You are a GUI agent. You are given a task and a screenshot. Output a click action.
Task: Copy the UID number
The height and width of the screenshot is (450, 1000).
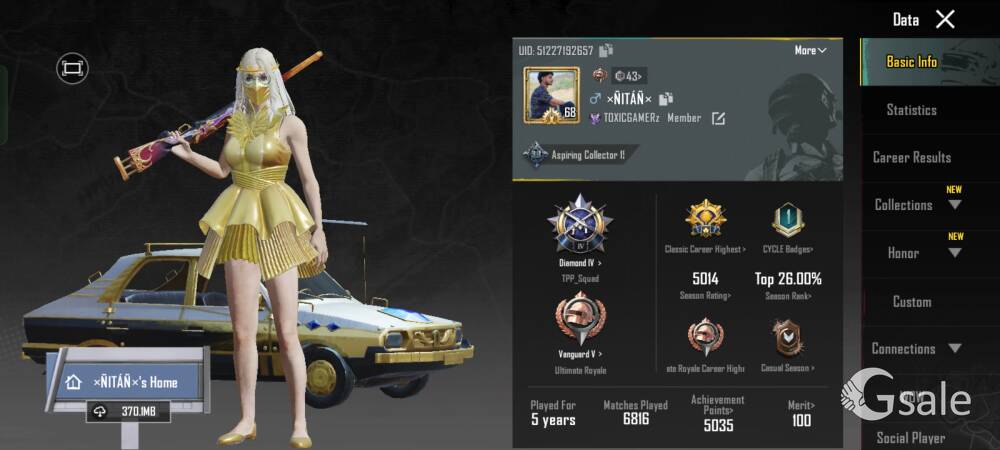click(607, 51)
